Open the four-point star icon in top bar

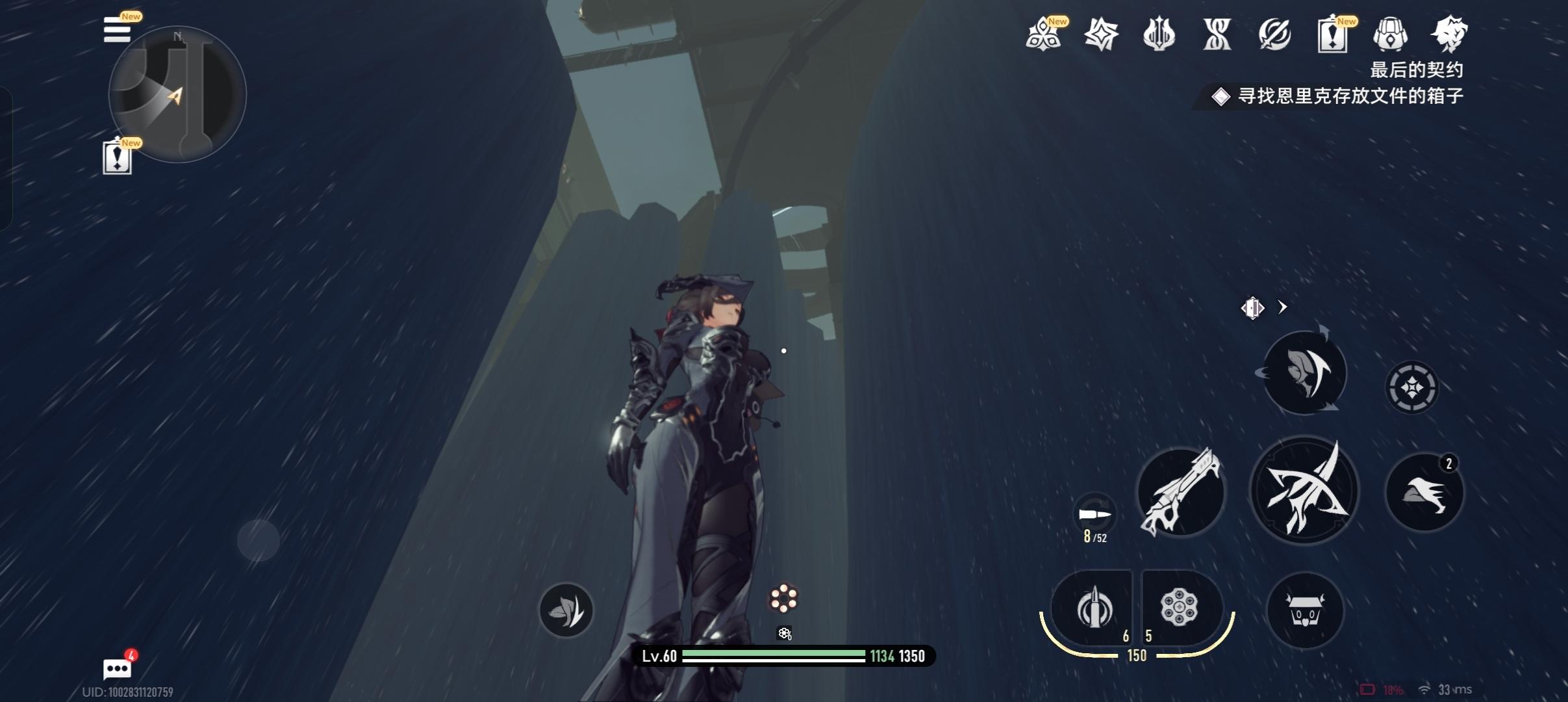click(x=1101, y=34)
